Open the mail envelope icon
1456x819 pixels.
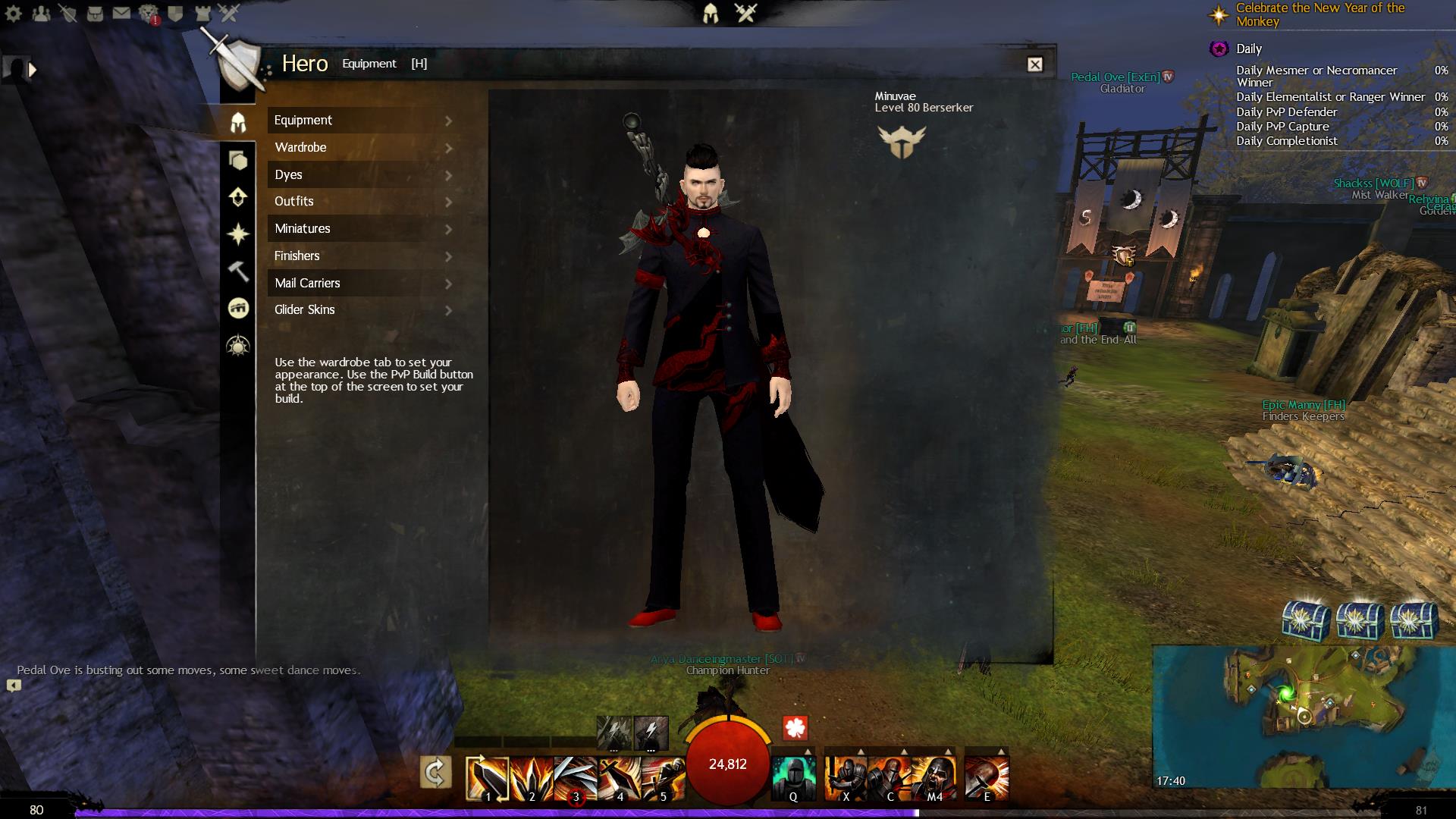pyautogui.click(x=121, y=13)
